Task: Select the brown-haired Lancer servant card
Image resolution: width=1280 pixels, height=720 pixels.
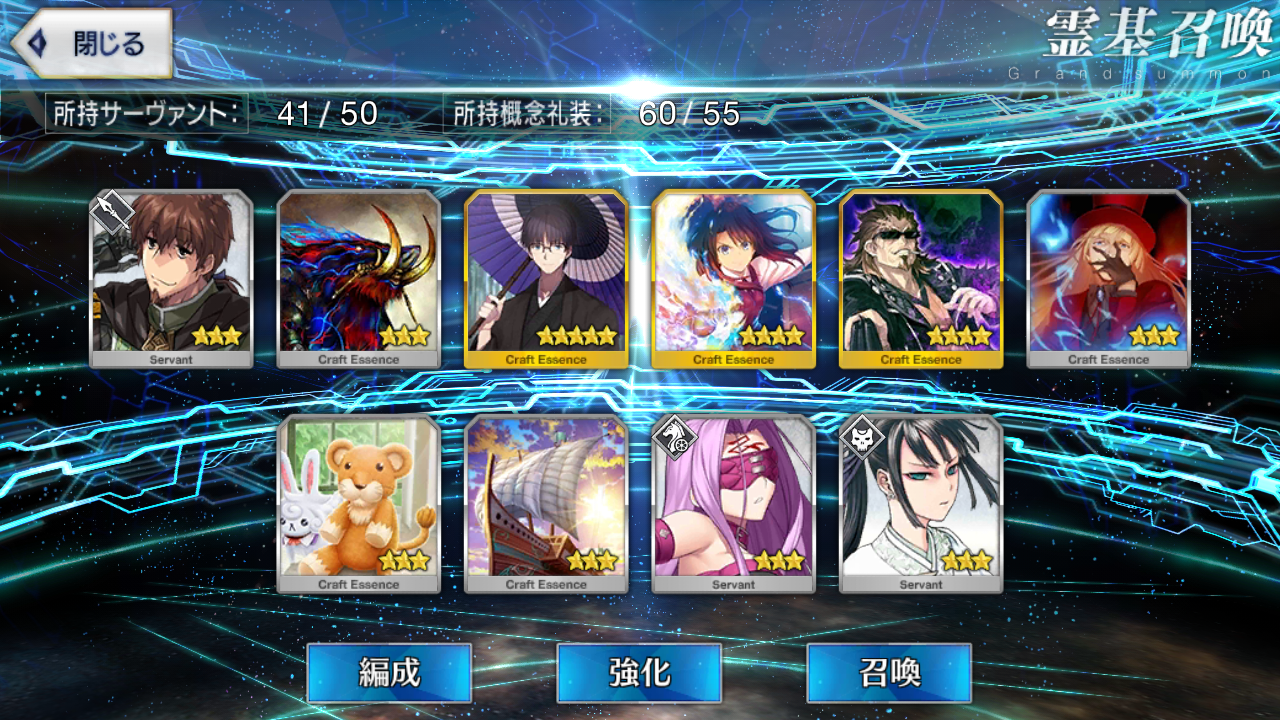Action: [x=171, y=278]
